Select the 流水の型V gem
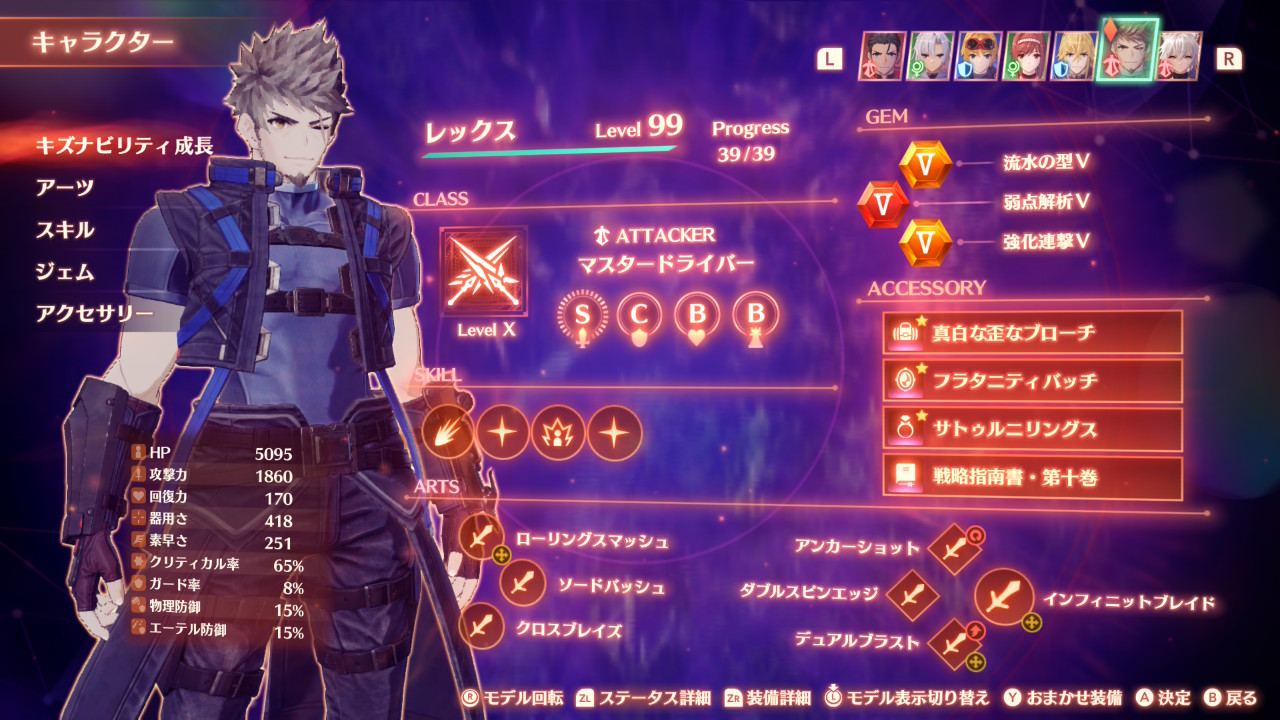Screen dimensions: 1280x720 [925, 164]
